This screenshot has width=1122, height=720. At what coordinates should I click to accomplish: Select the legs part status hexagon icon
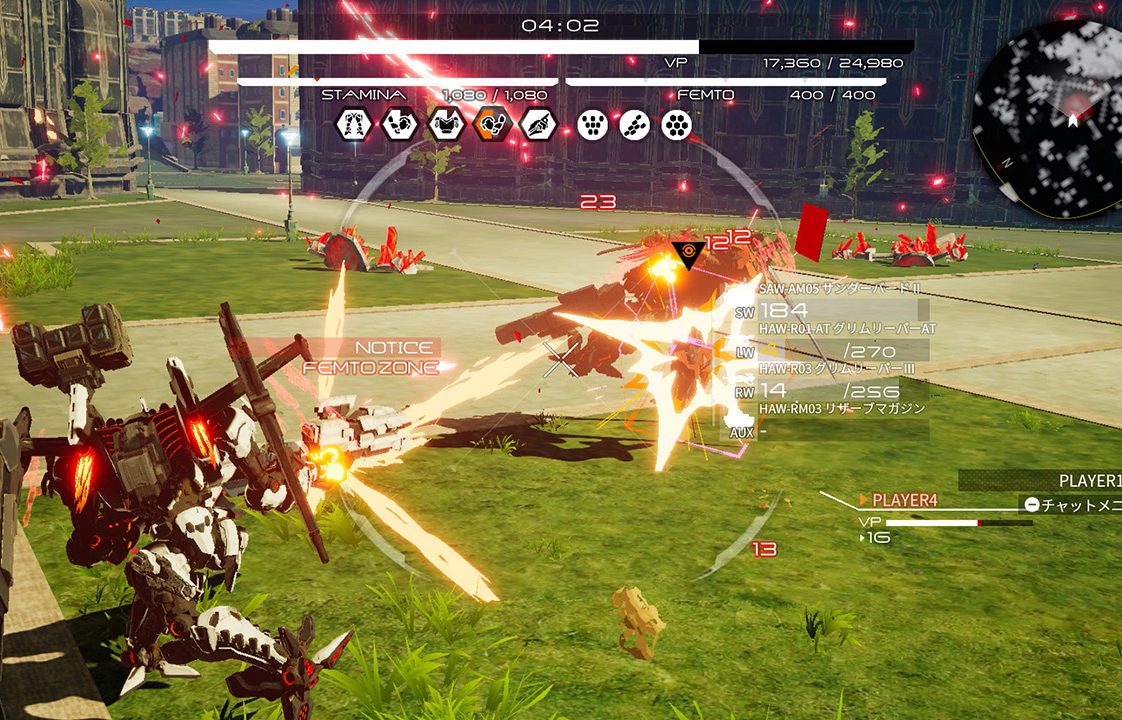353,124
